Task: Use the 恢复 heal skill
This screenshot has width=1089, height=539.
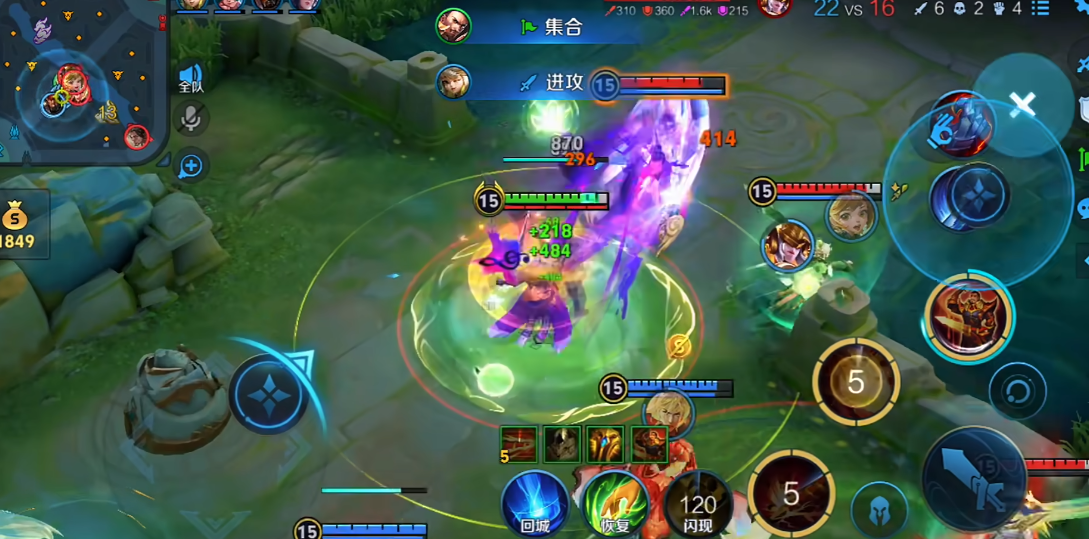Action: 615,502
